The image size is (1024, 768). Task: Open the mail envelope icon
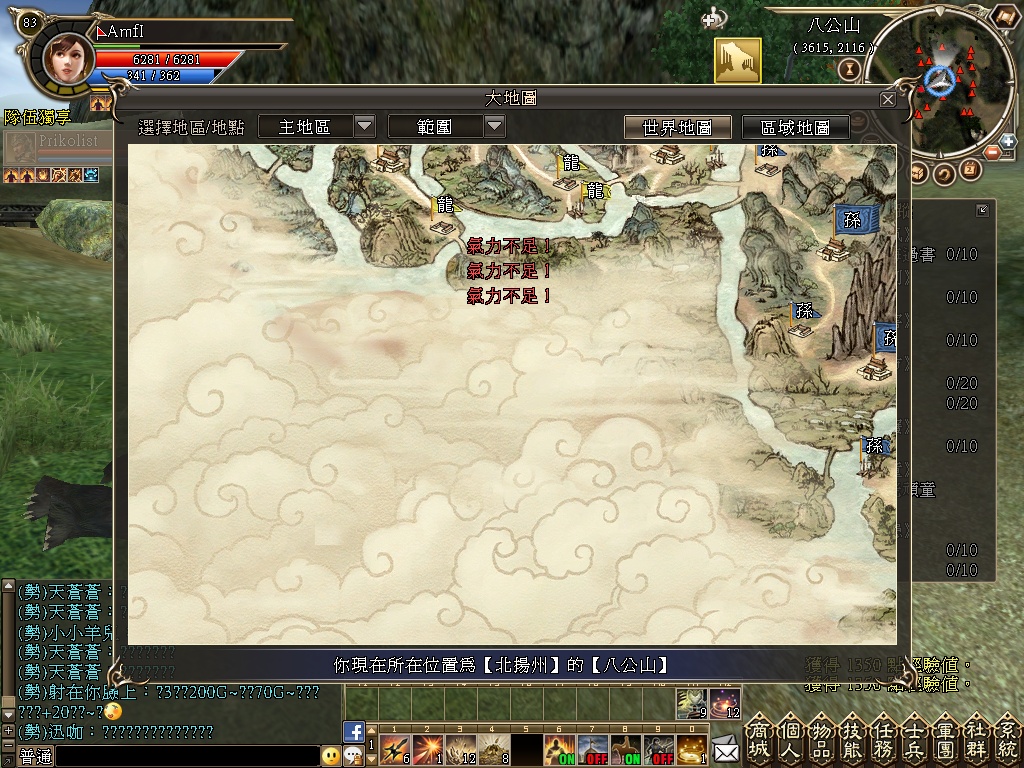pos(726,748)
